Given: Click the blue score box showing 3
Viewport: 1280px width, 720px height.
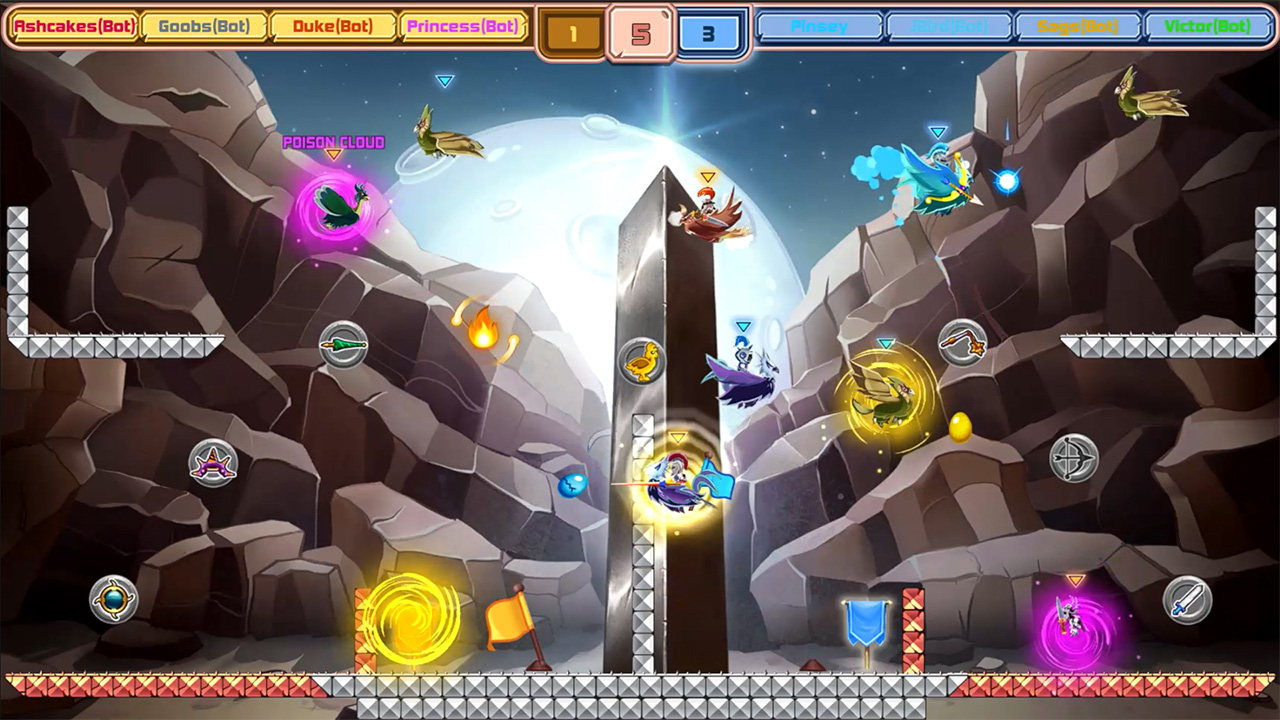Looking at the screenshot, I should [710, 32].
